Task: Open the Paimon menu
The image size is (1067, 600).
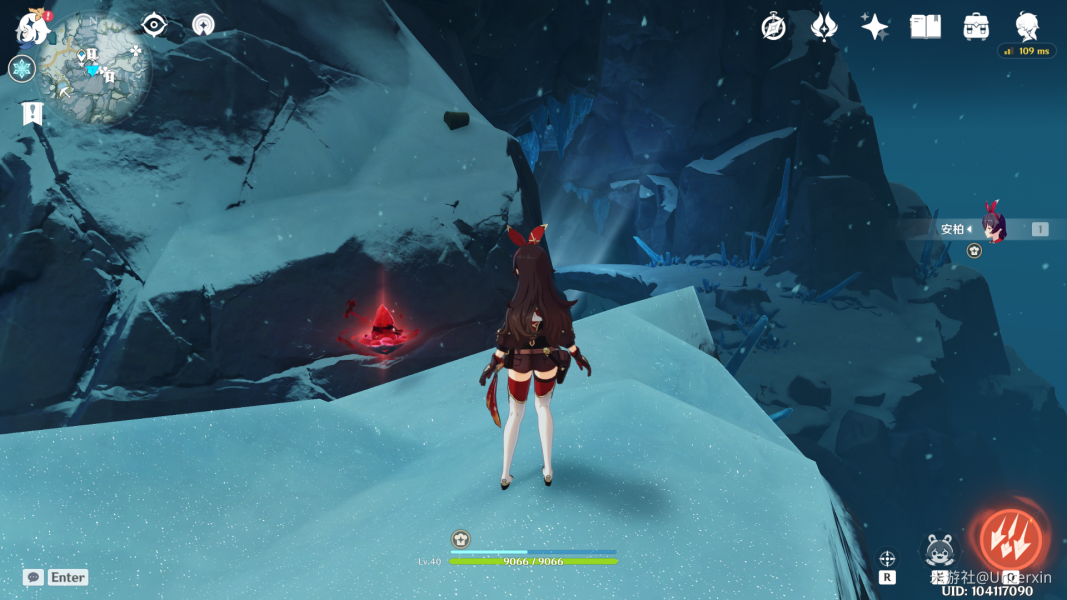Action: [33, 27]
